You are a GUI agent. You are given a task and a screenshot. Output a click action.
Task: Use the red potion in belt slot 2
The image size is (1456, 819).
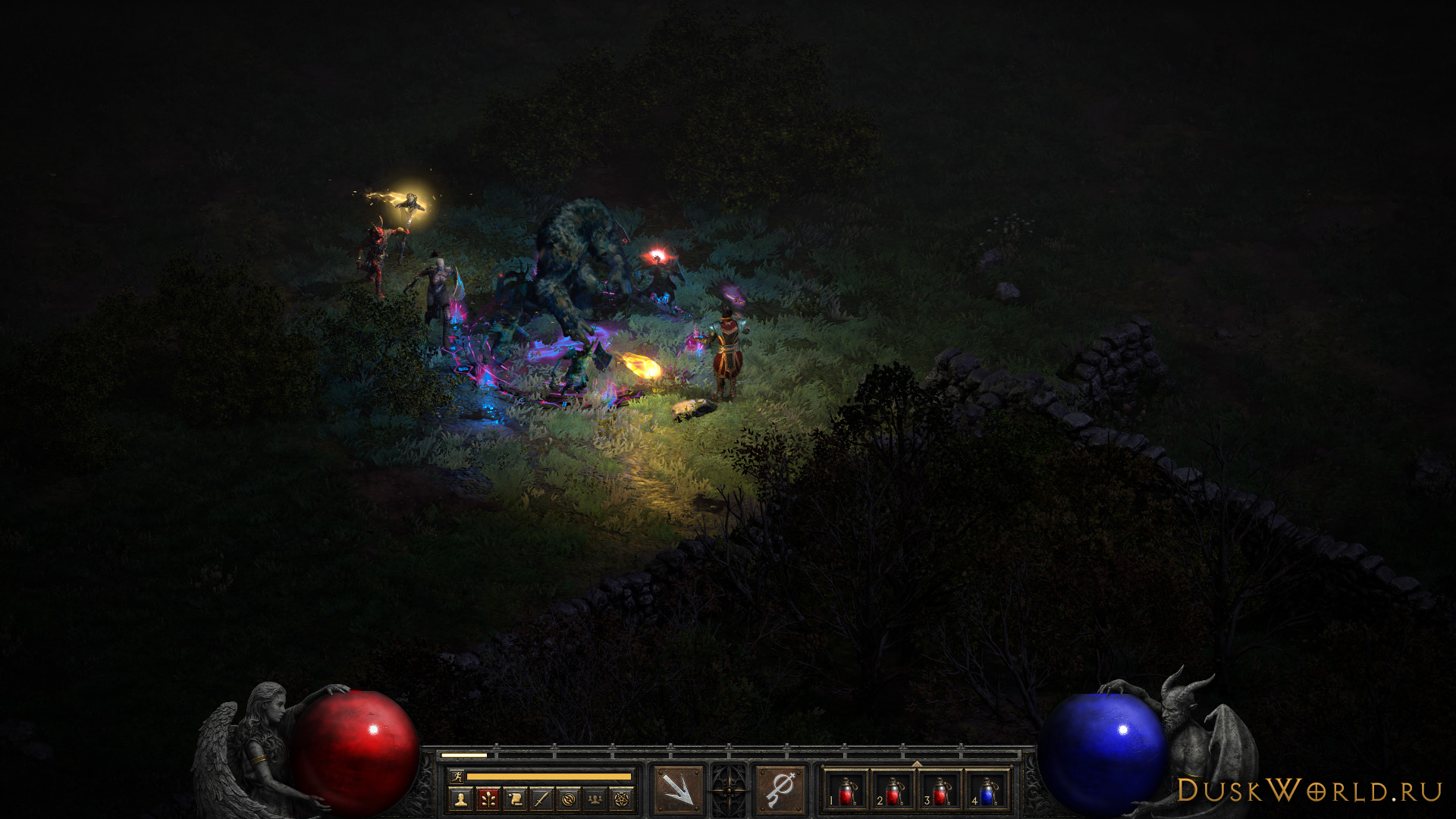tap(894, 792)
